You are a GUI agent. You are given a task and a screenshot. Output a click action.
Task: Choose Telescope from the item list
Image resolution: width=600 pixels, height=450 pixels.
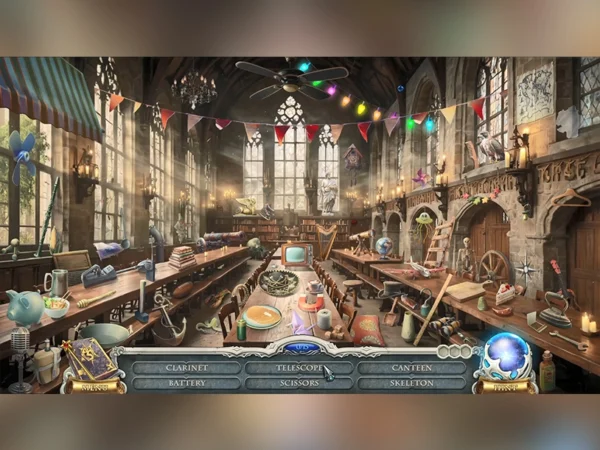coord(298,367)
